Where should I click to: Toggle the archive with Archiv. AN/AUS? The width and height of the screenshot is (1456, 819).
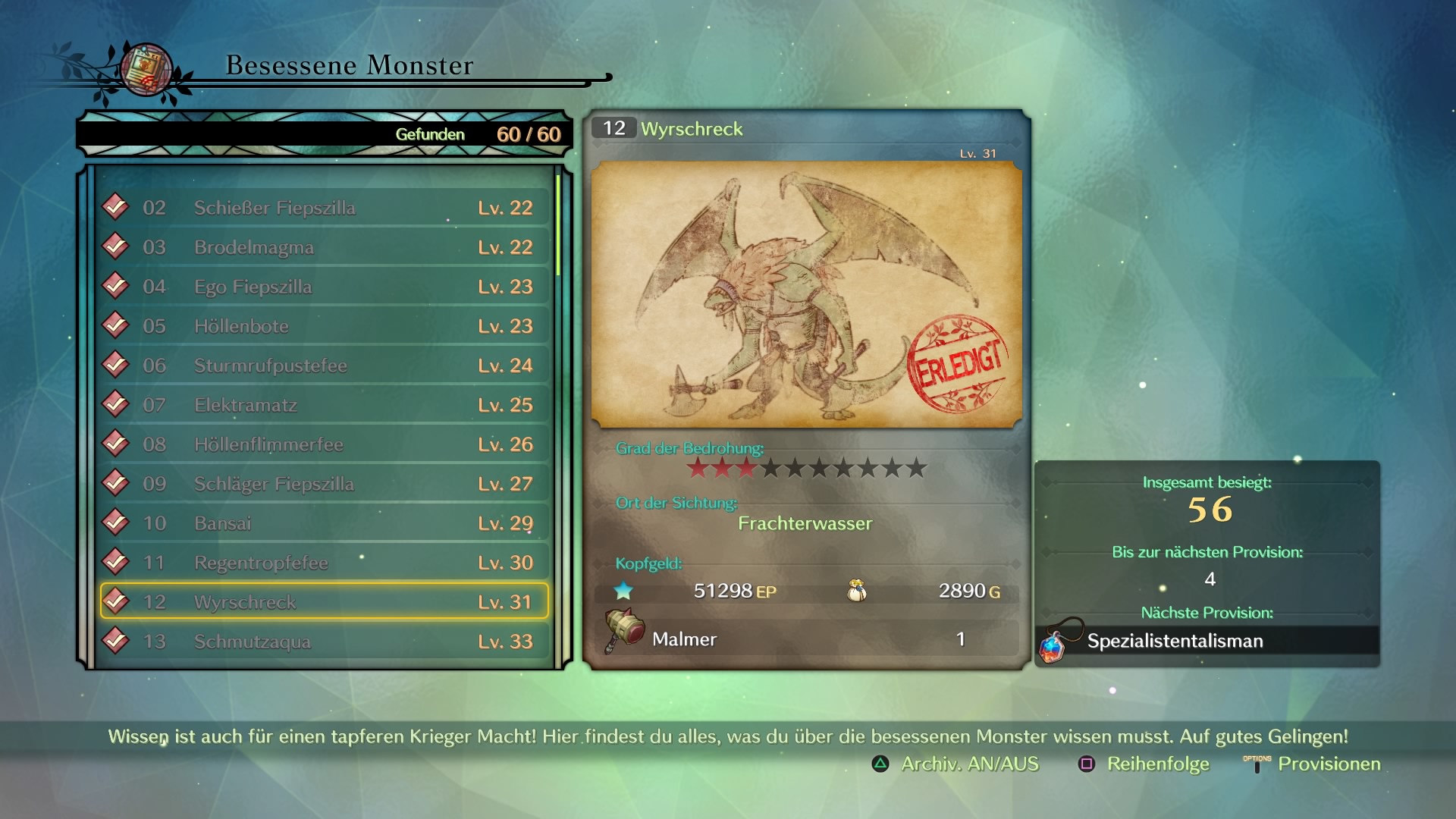(x=955, y=764)
